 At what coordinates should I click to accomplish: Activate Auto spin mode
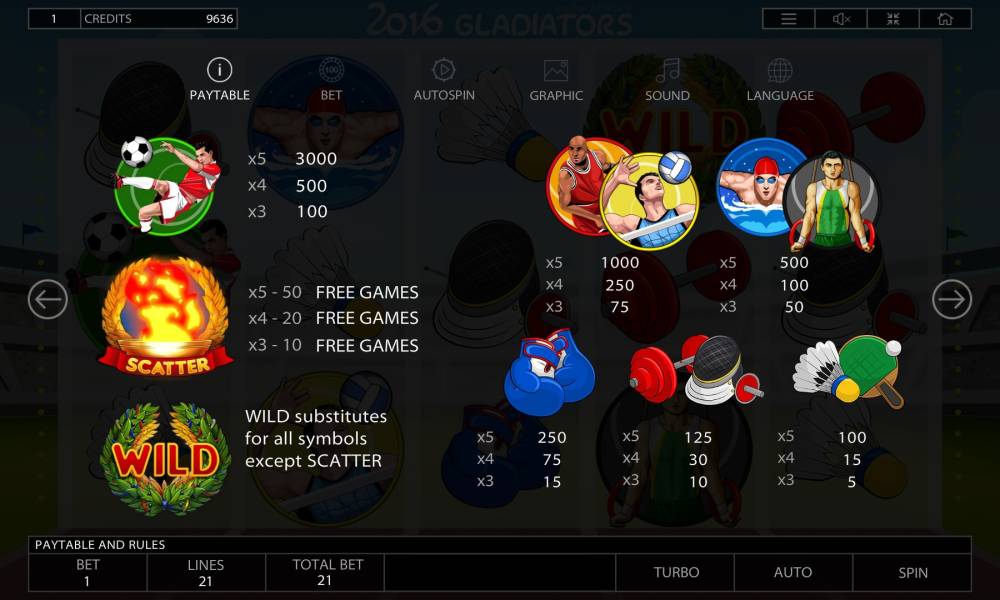tap(793, 573)
